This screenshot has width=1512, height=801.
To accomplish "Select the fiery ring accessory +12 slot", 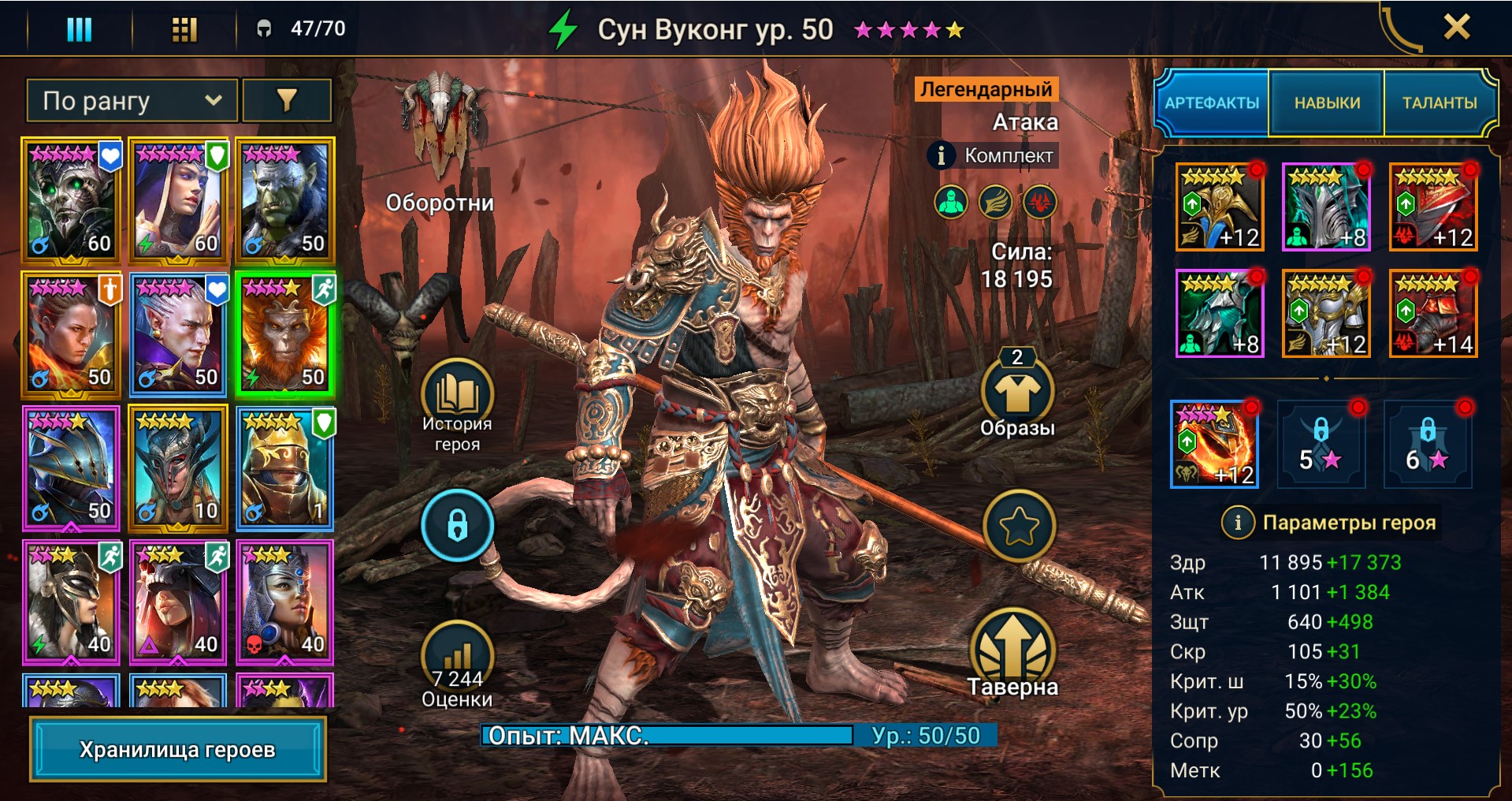I will coord(1214,445).
